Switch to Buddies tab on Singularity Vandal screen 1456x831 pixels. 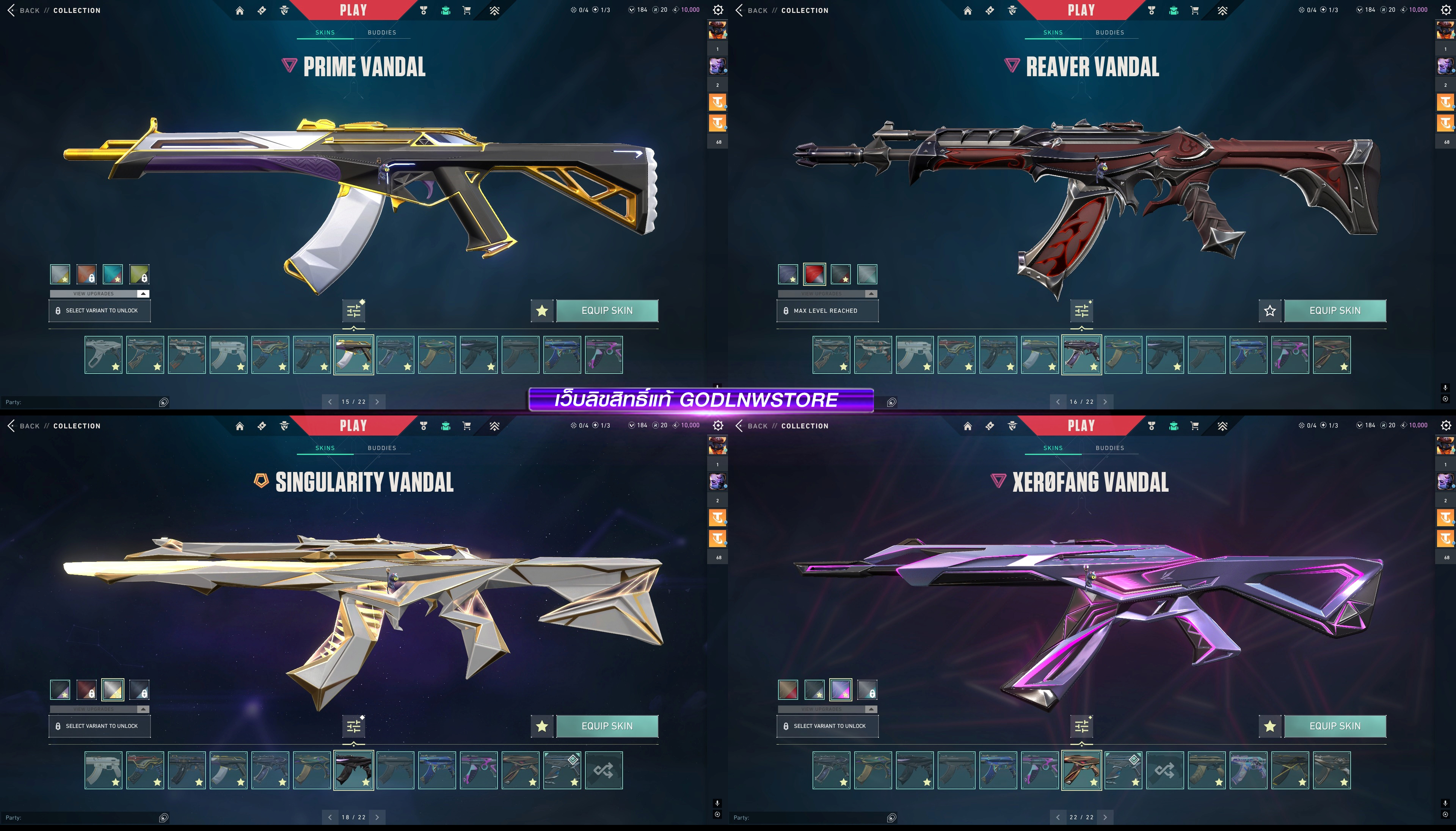click(381, 448)
